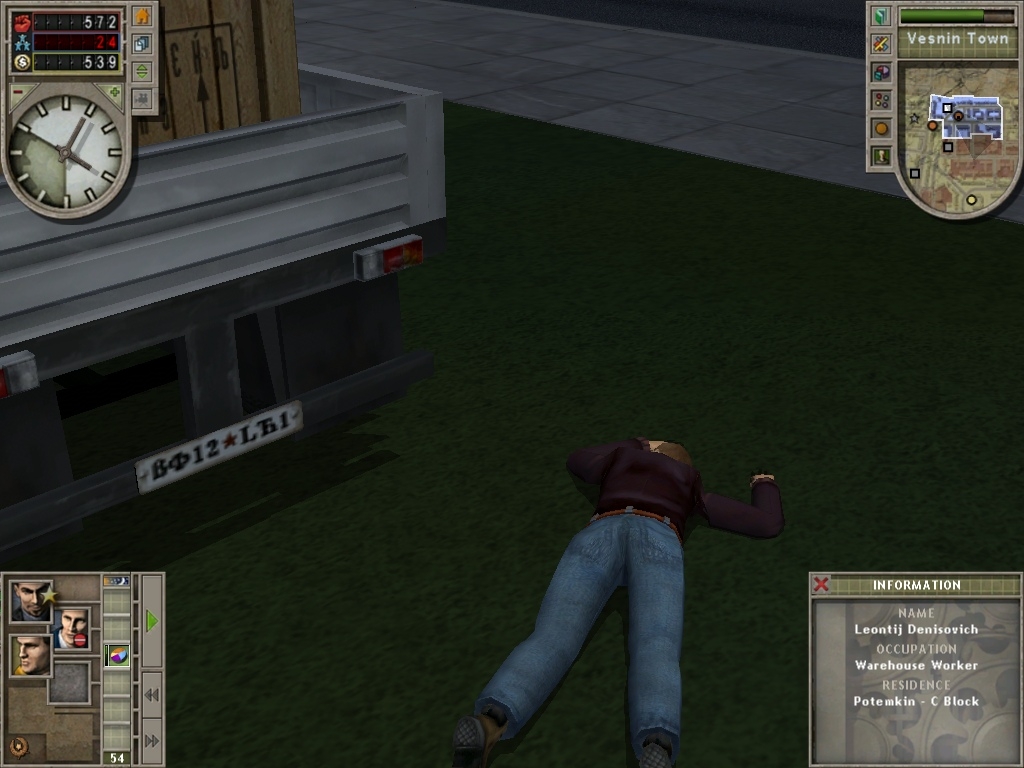
Task: Open the pie chart icon by the minimap
Action: [x=880, y=72]
